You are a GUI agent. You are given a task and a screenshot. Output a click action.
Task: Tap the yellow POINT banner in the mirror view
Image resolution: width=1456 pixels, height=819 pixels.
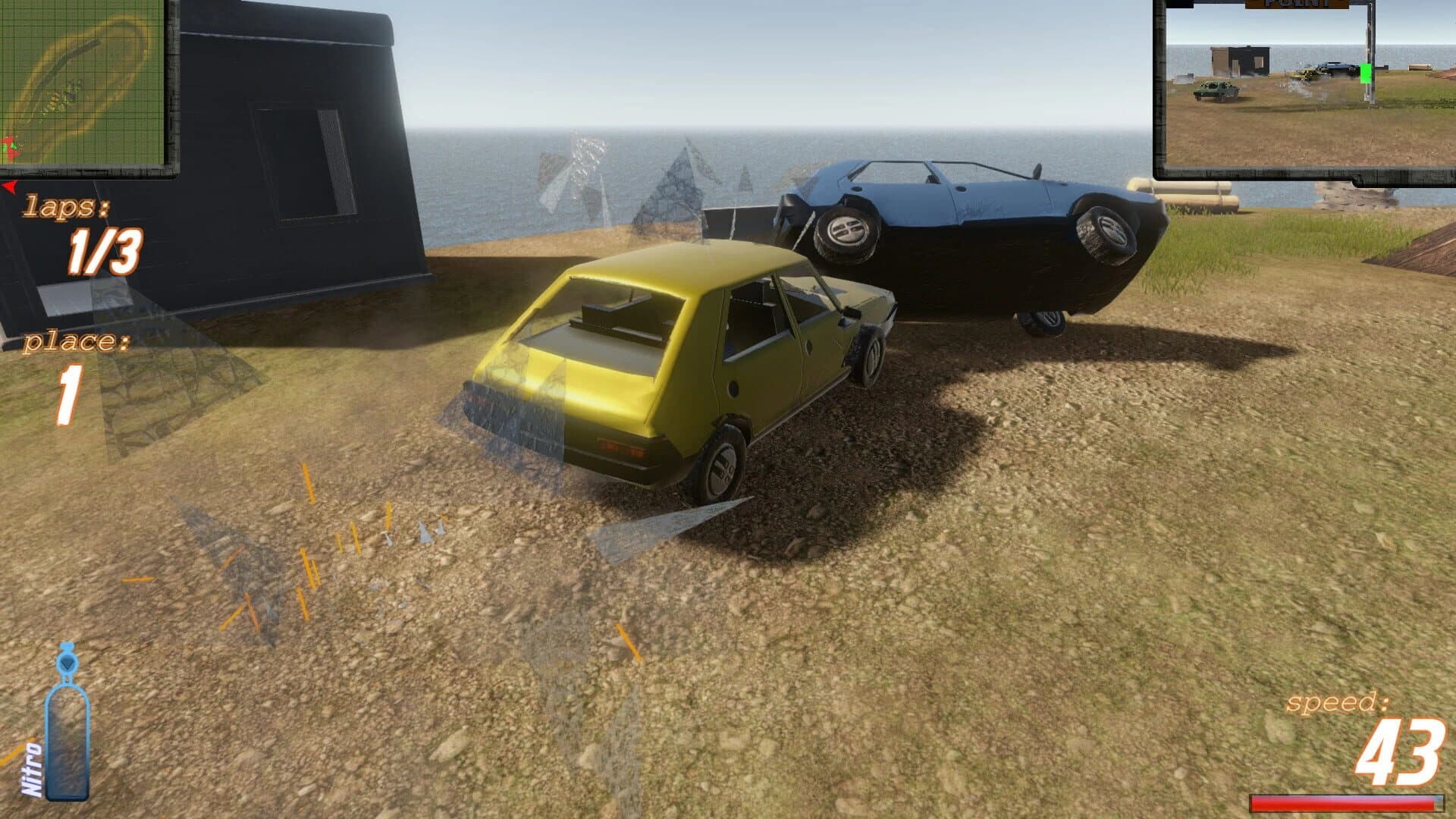click(1297, 4)
